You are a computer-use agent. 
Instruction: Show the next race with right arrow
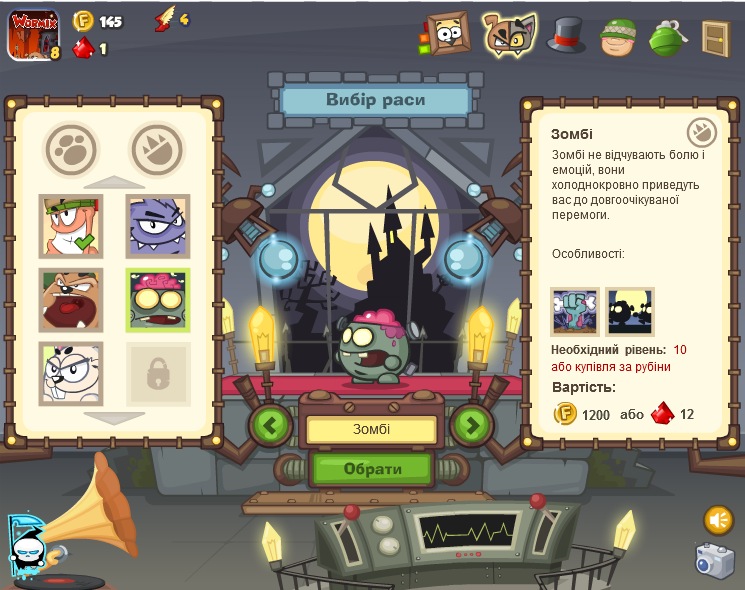[x=472, y=425]
